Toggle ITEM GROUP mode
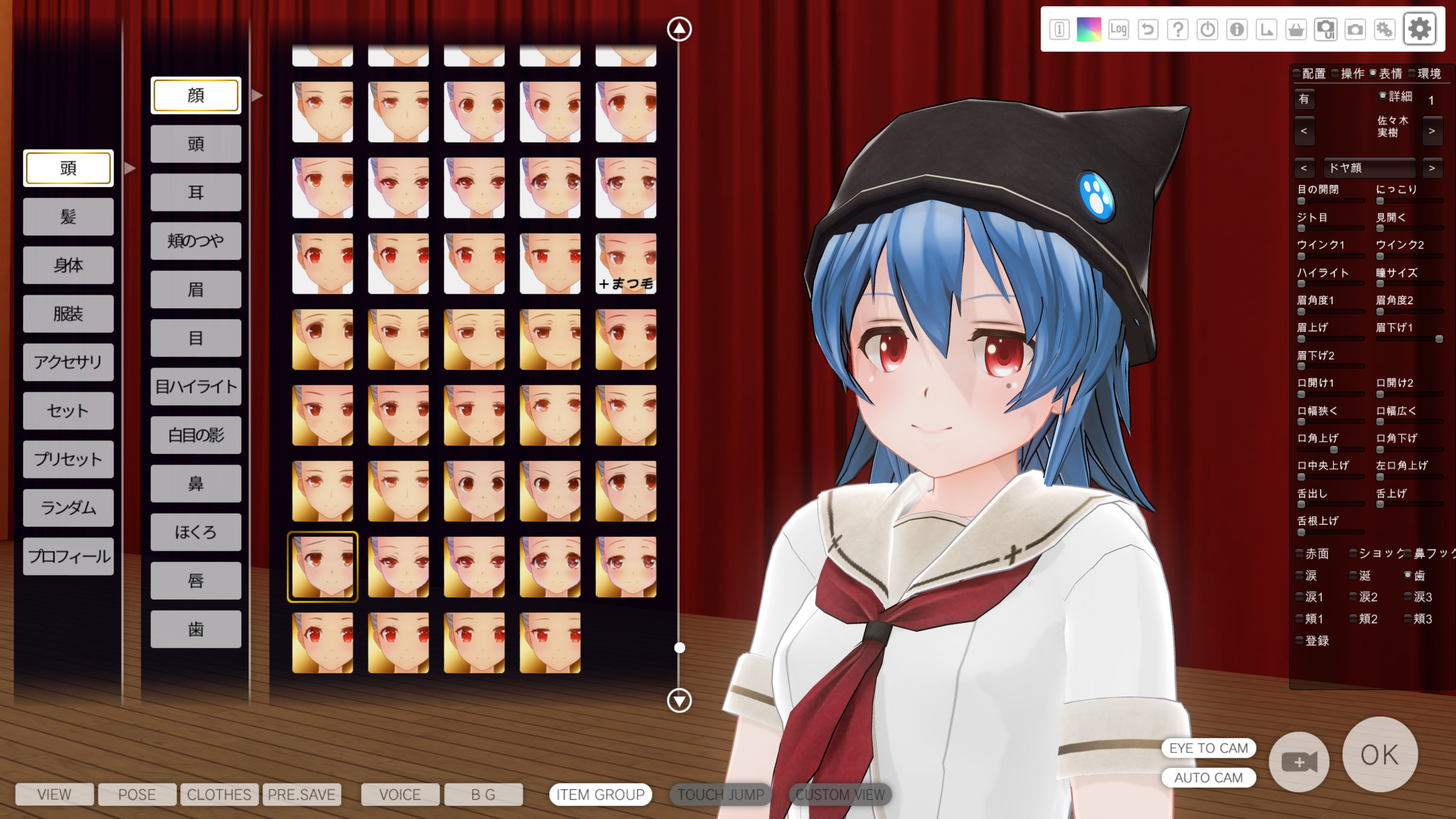Viewport: 1456px width, 819px height. click(600, 795)
